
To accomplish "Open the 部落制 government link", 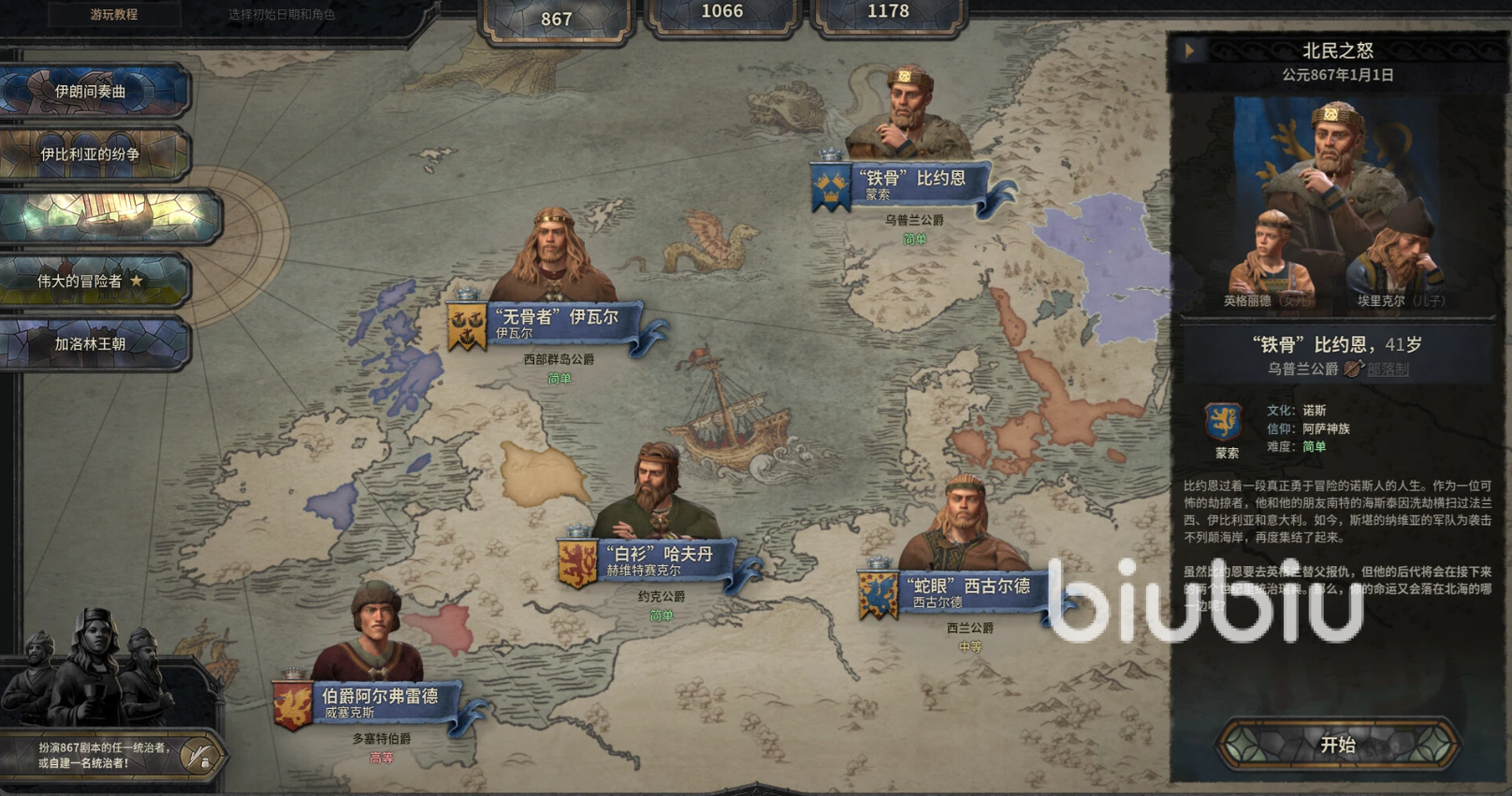I will pyautogui.click(x=1388, y=369).
